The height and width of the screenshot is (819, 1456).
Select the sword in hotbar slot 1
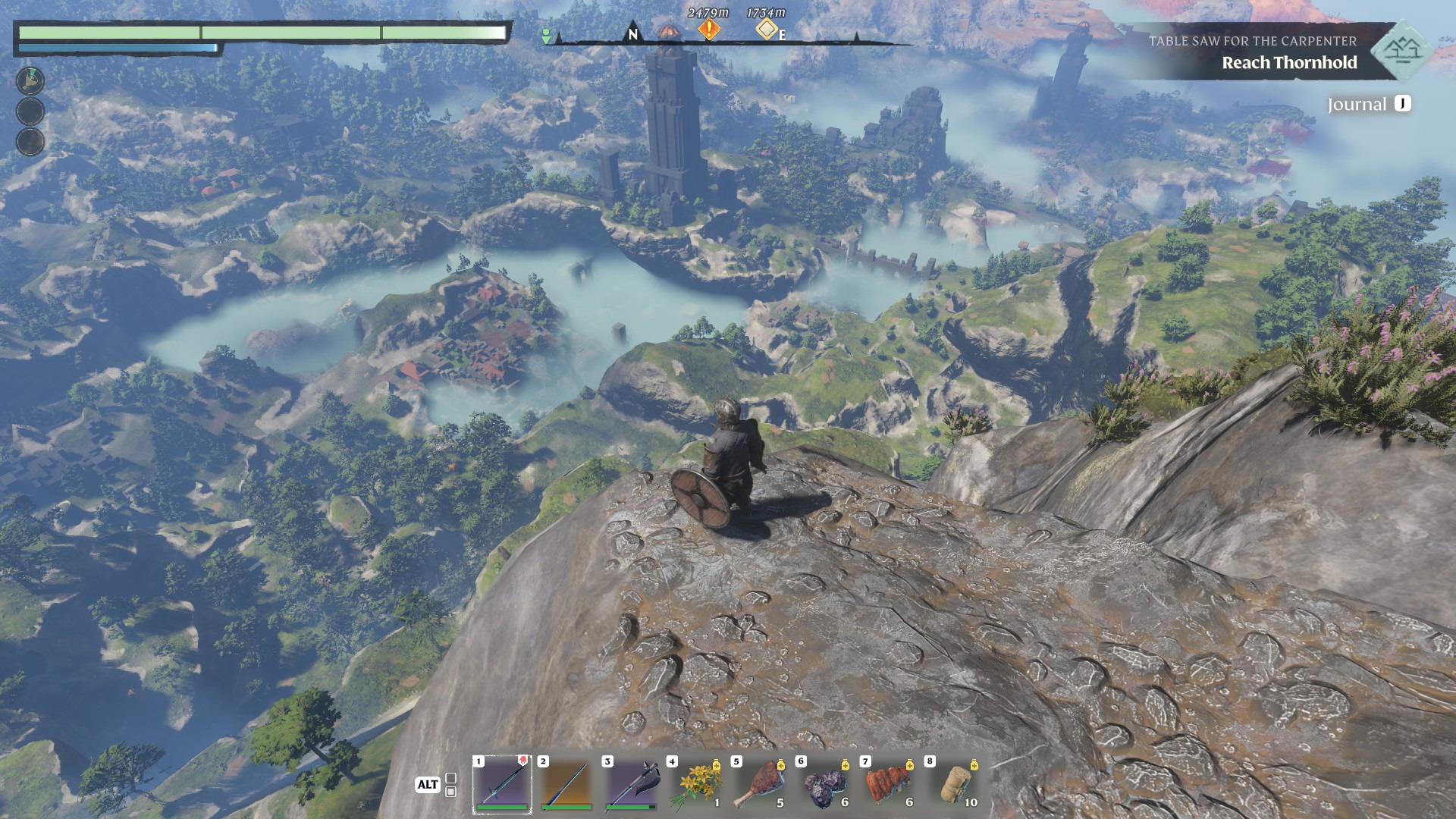pos(502,784)
